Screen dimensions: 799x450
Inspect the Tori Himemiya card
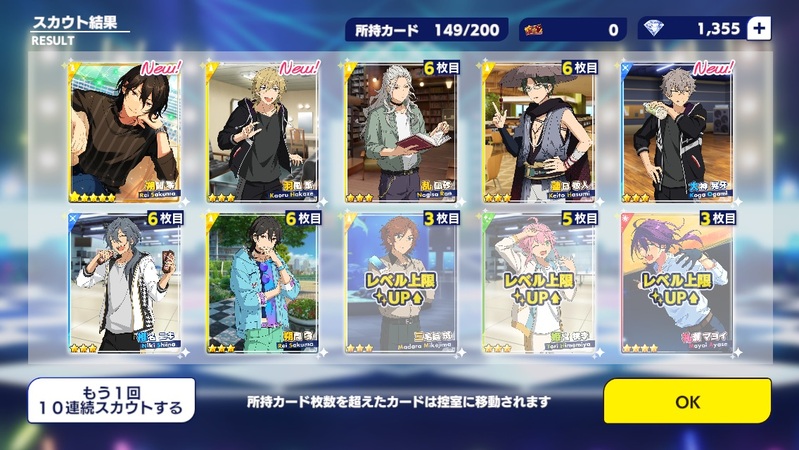click(539, 283)
